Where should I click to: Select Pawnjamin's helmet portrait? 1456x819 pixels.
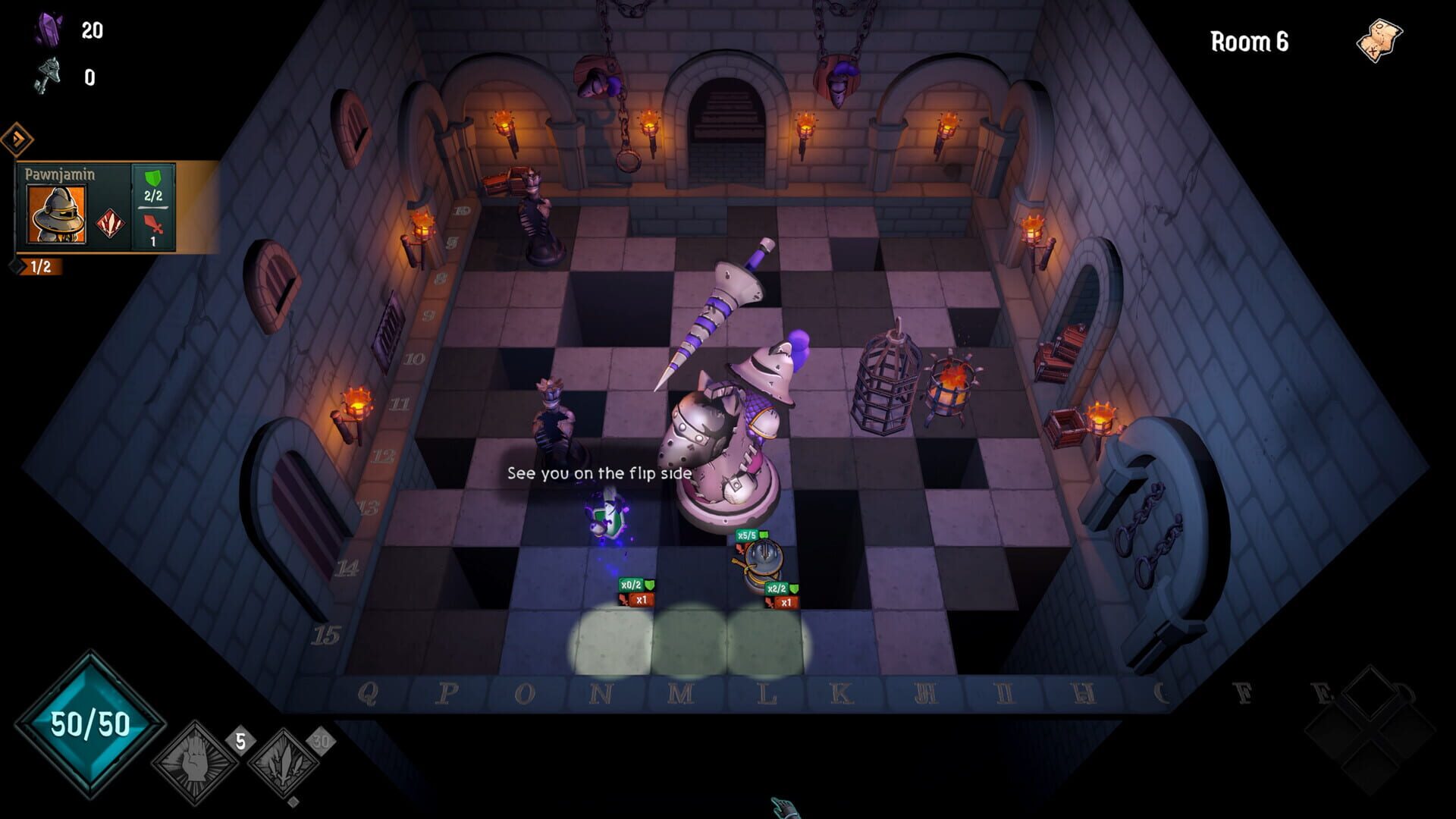(x=57, y=214)
